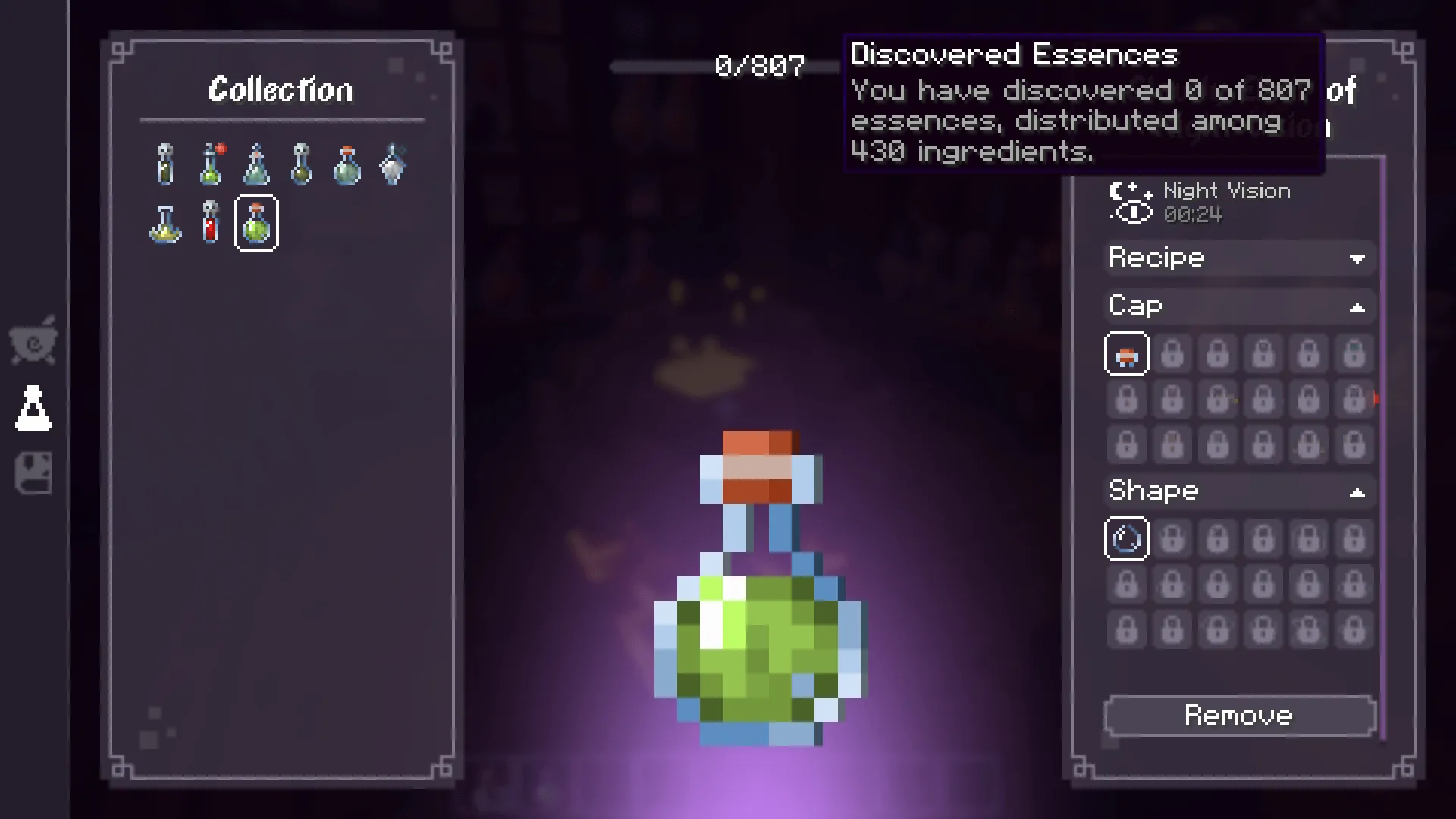Select the round bottle shape under Shape
The width and height of the screenshot is (1456, 819).
click(1126, 538)
